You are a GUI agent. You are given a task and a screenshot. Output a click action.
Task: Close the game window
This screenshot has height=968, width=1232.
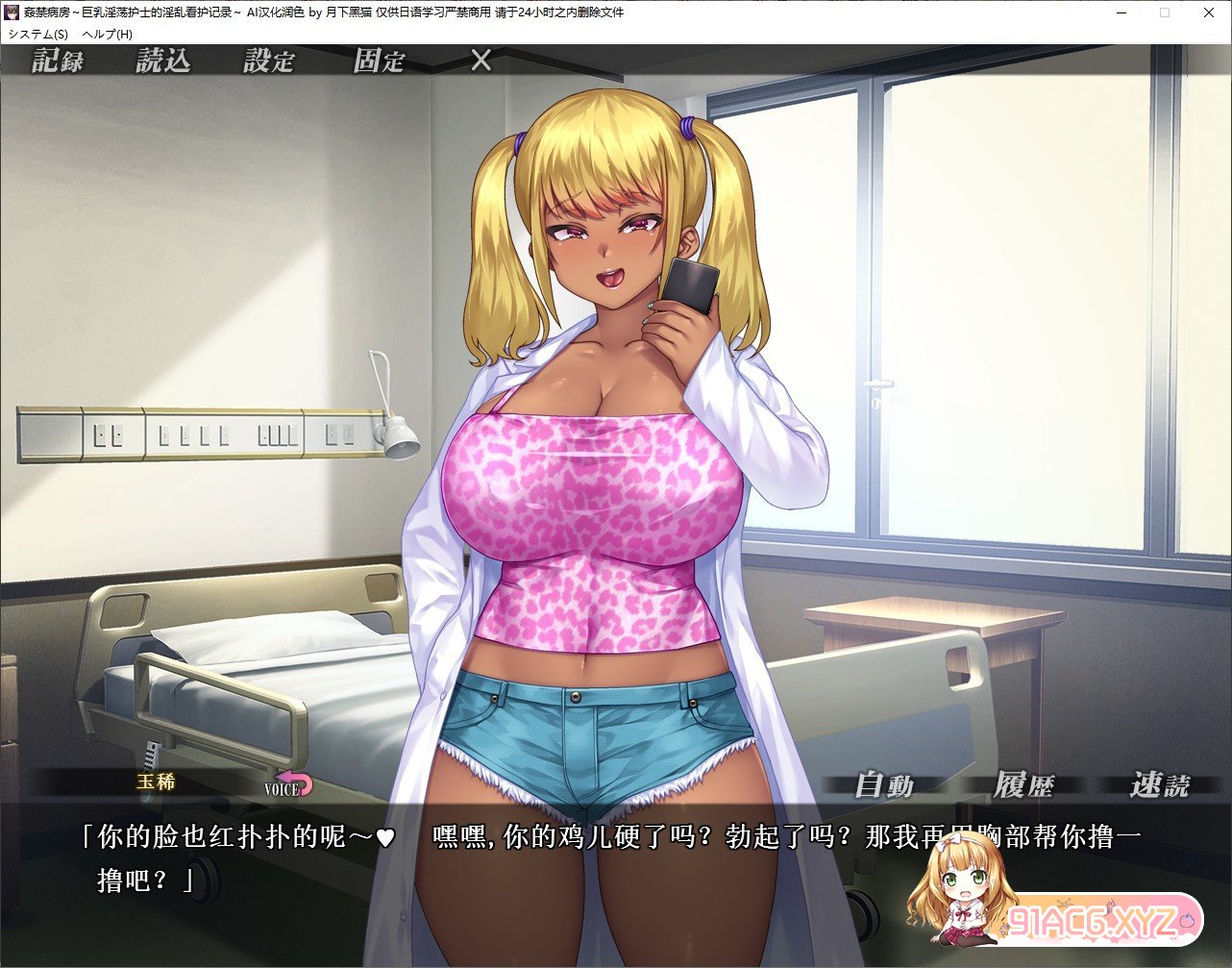click(x=1208, y=12)
